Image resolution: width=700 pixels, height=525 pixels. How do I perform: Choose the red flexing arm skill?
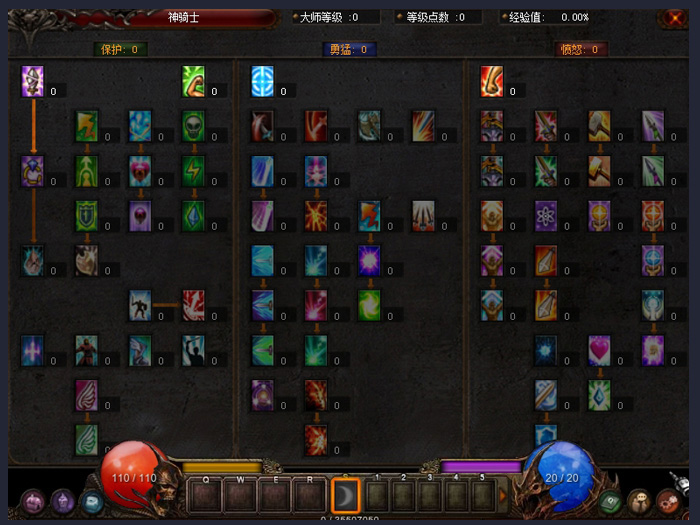(492, 81)
